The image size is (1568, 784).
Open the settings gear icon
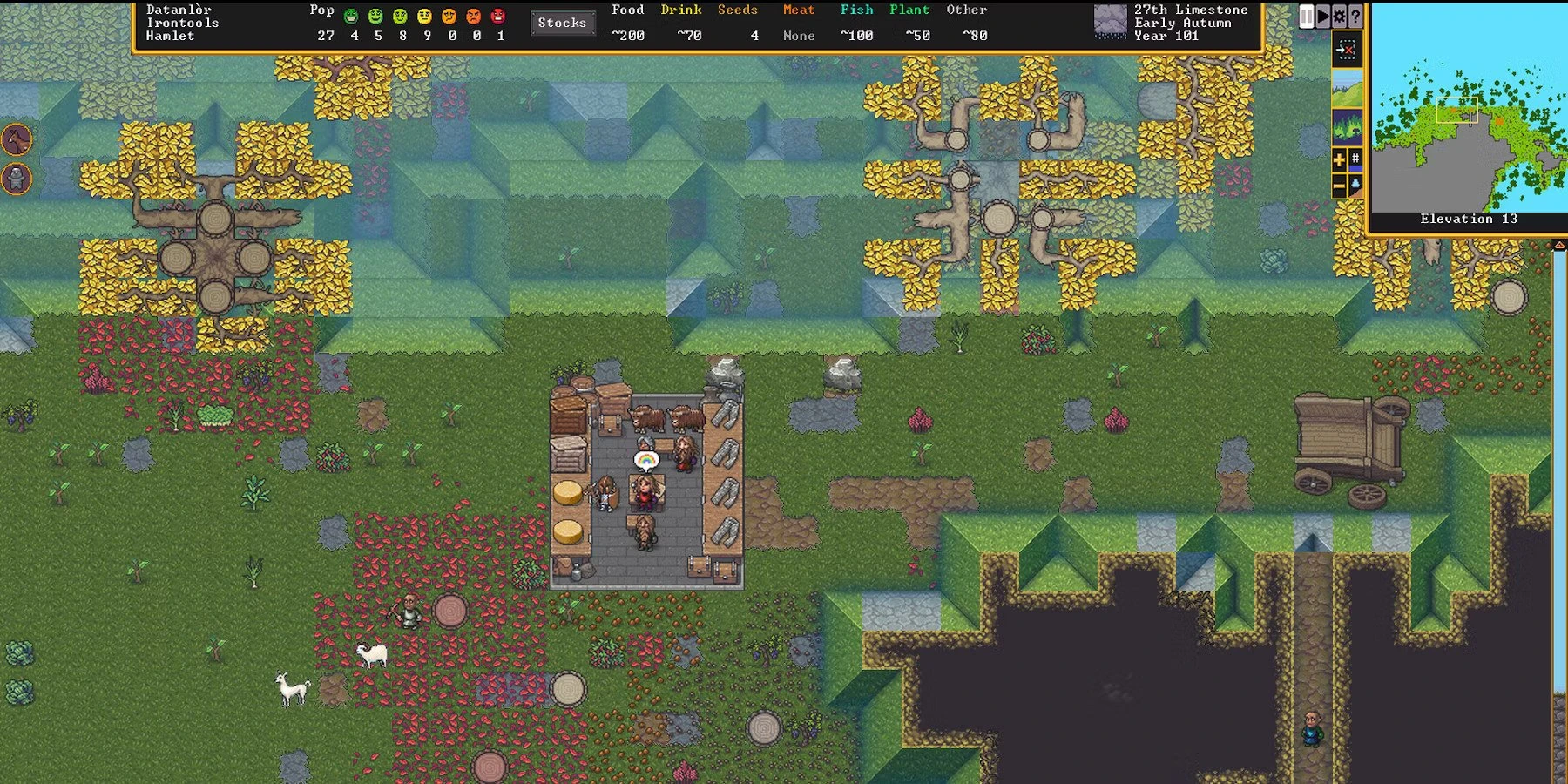tap(1339, 15)
